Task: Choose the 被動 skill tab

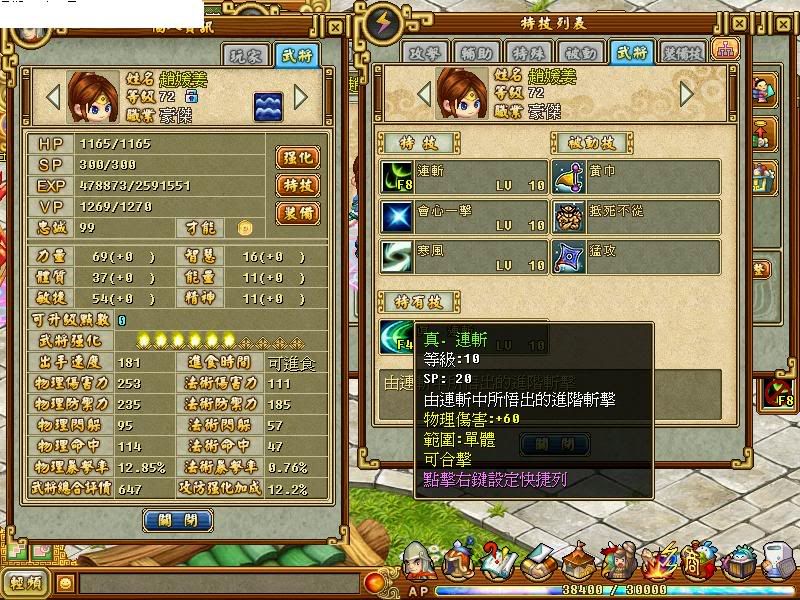Action: point(580,52)
